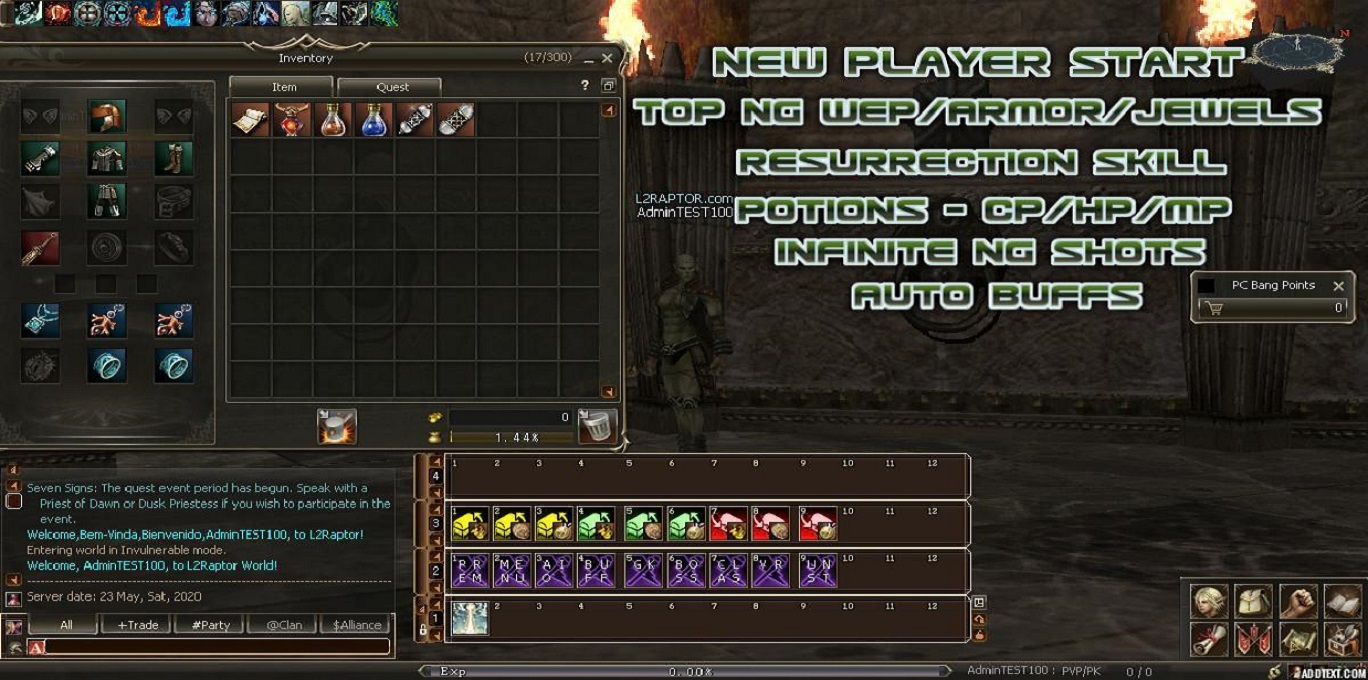Use the glowing skill in hotbar one
Screen dimensions: 1368x680
point(470,619)
